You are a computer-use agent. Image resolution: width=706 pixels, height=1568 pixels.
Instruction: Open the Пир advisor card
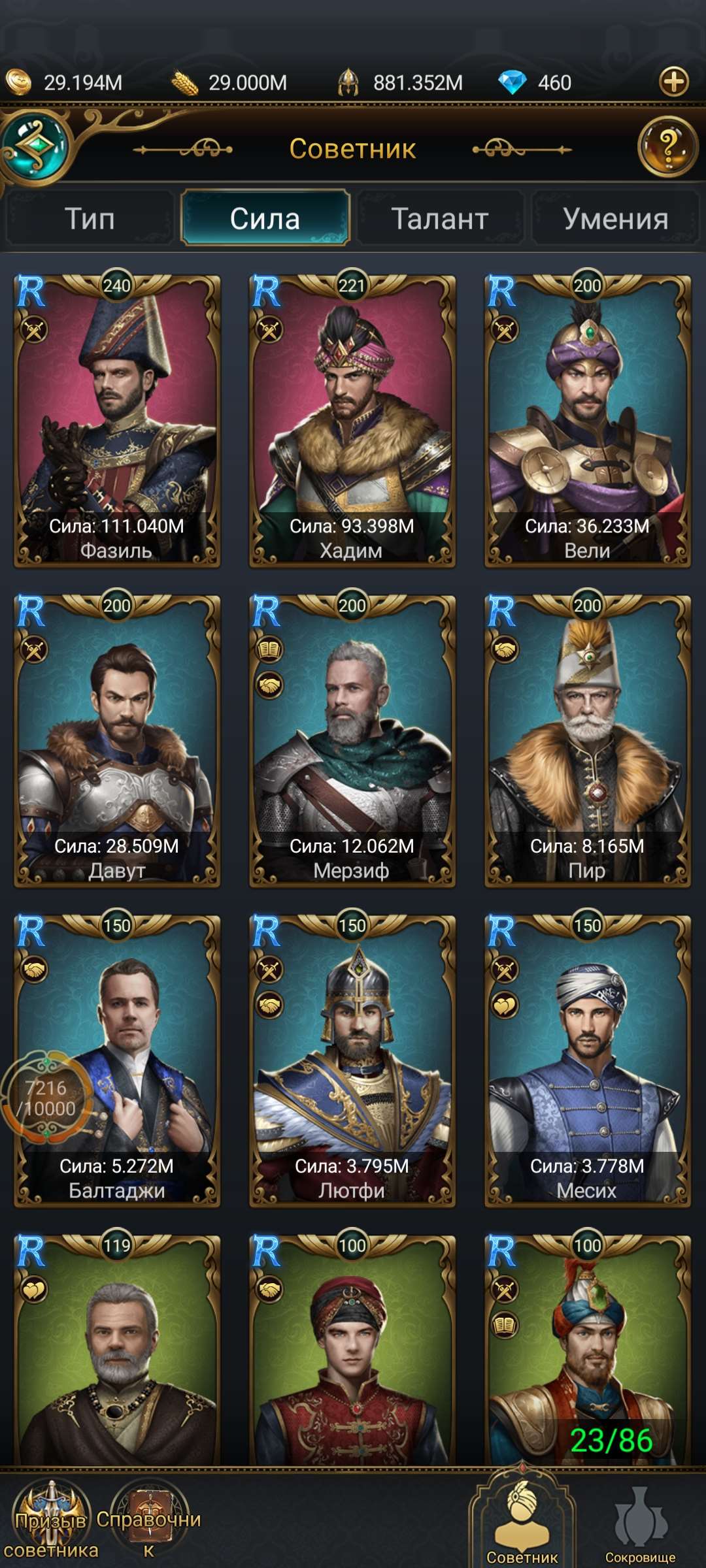tap(587, 742)
